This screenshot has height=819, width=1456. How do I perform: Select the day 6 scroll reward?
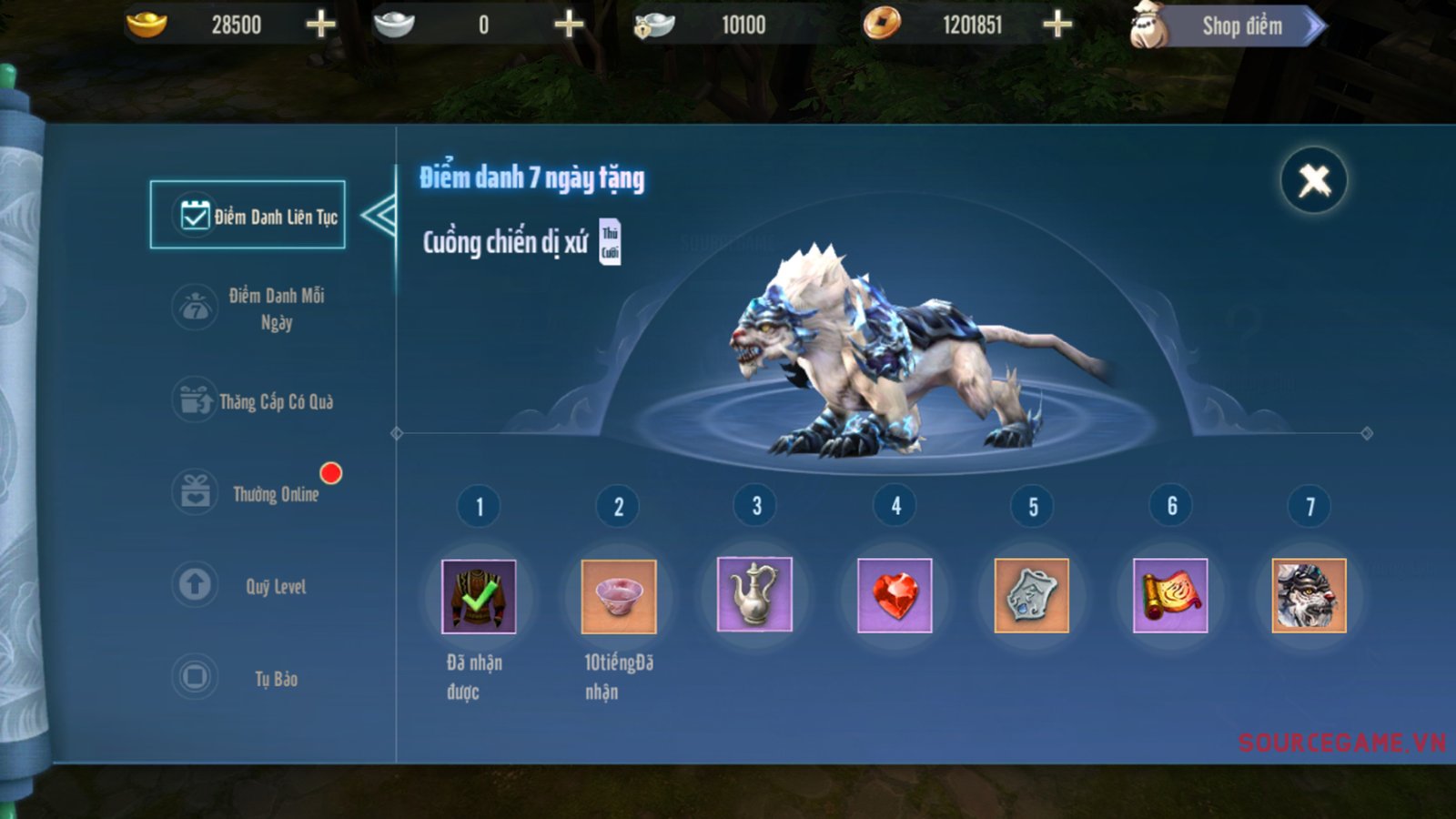pos(1170,595)
